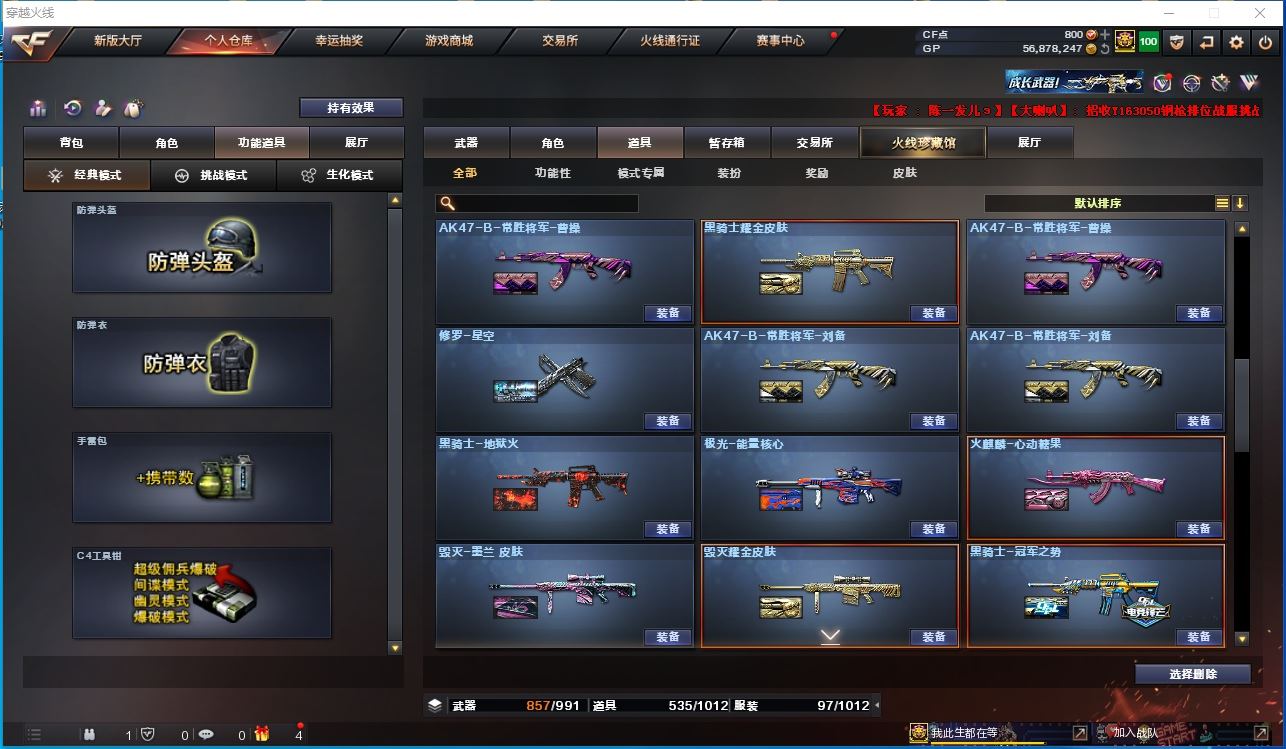
Task: Open the 新版大厅 lobby menu
Action: pos(118,41)
